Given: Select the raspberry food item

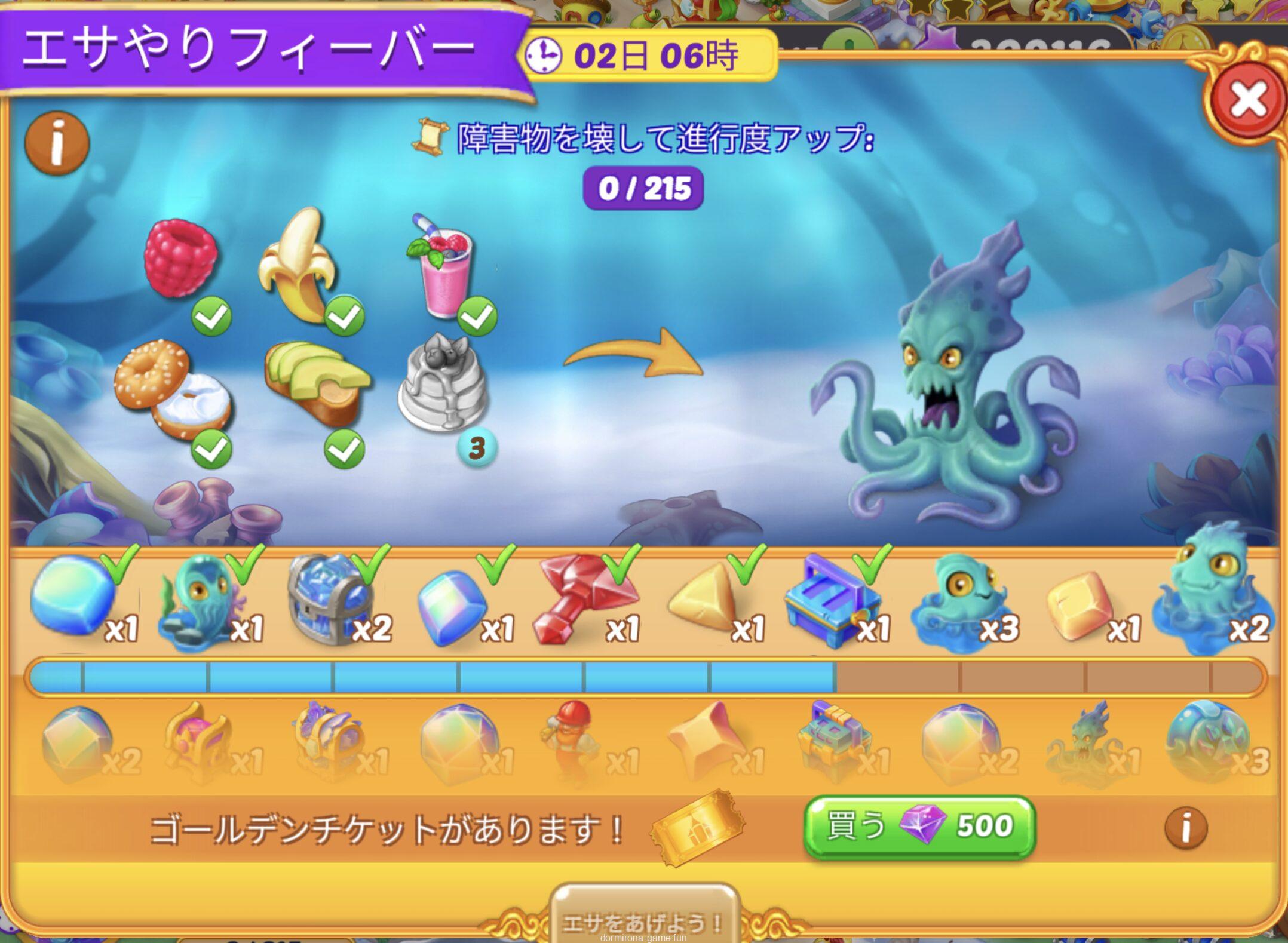Looking at the screenshot, I should coord(180,257).
